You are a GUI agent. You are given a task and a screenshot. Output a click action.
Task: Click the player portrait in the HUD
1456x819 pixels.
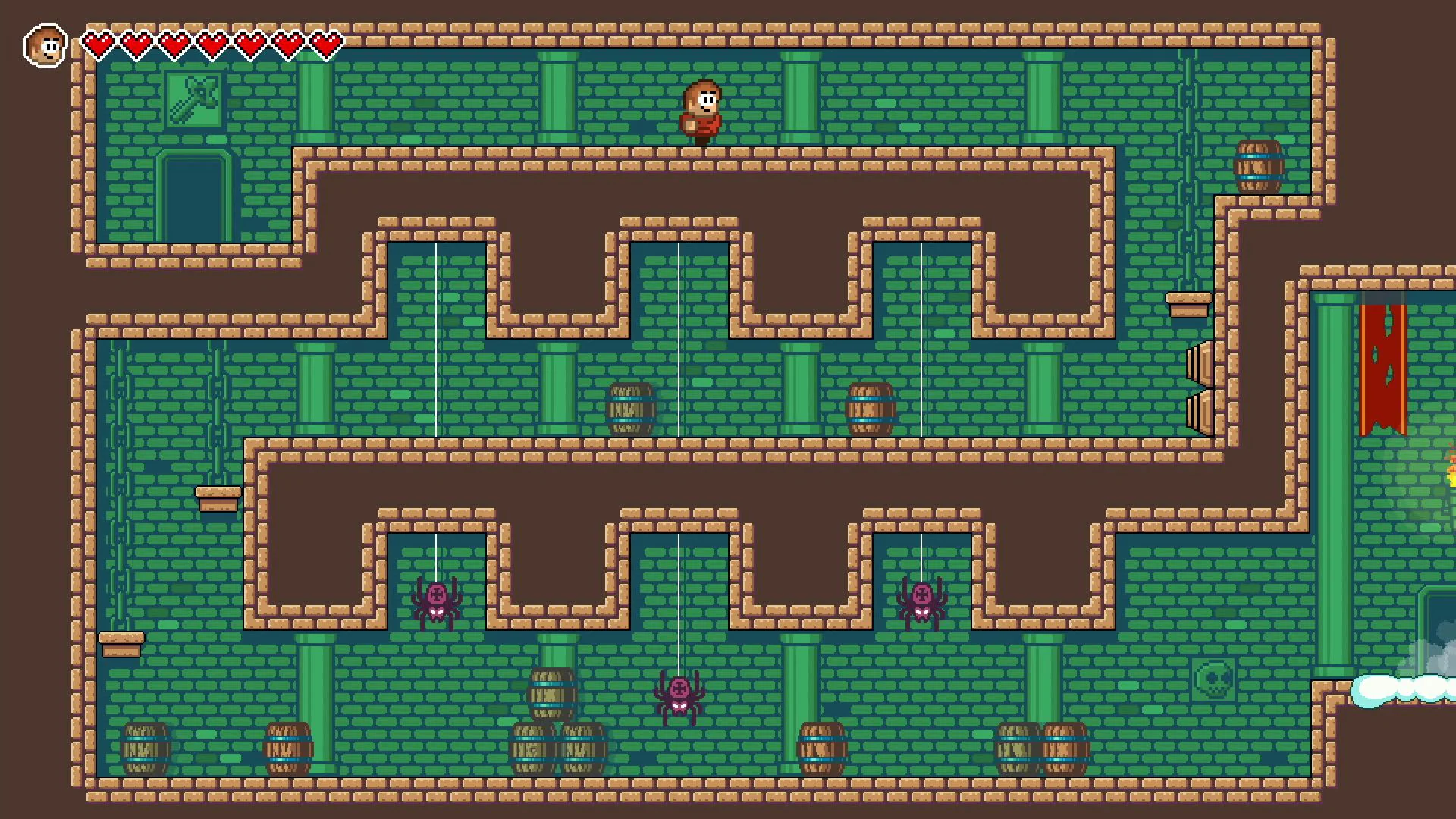click(x=45, y=45)
